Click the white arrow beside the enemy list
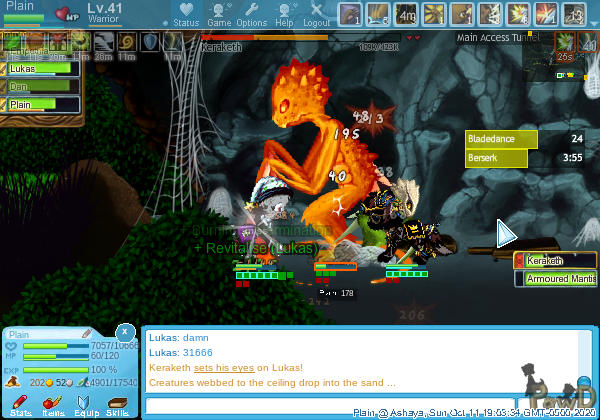Viewport: 600px width, 420px height. (x=507, y=234)
